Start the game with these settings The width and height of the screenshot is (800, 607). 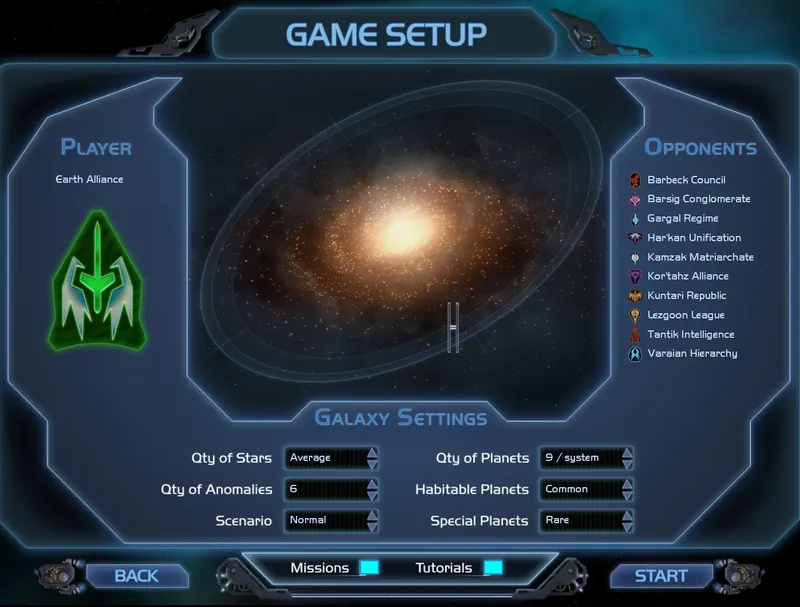pos(661,576)
